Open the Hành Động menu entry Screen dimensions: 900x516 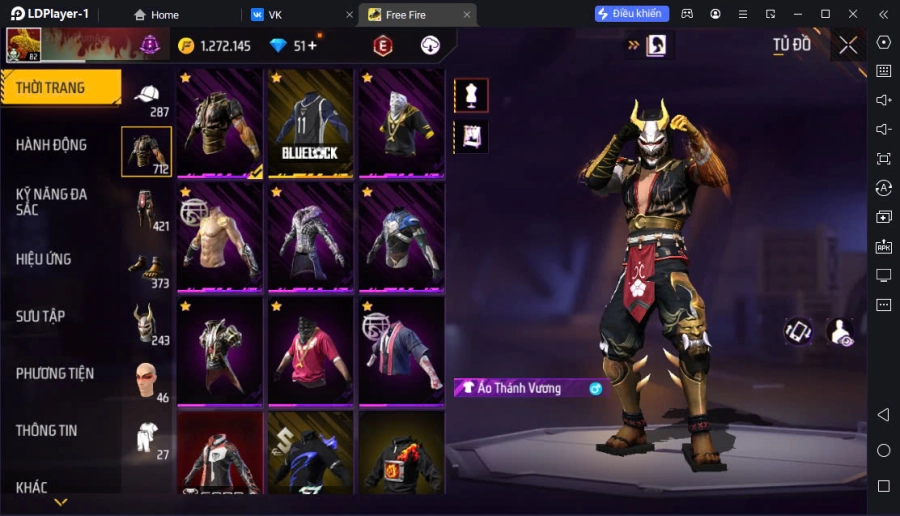pyautogui.click(x=51, y=145)
